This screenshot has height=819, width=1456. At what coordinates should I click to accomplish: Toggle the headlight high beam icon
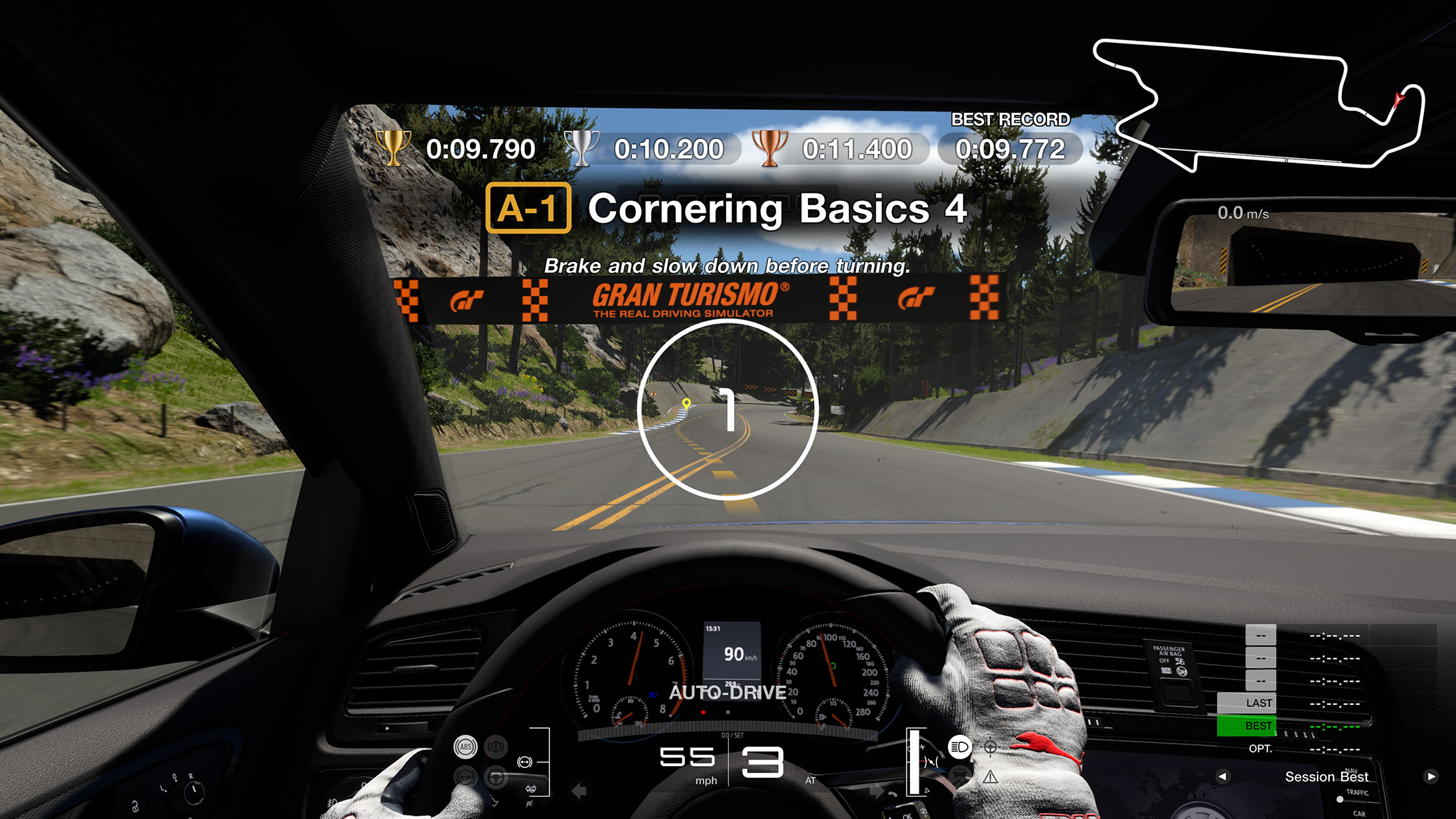(x=960, y=747)
